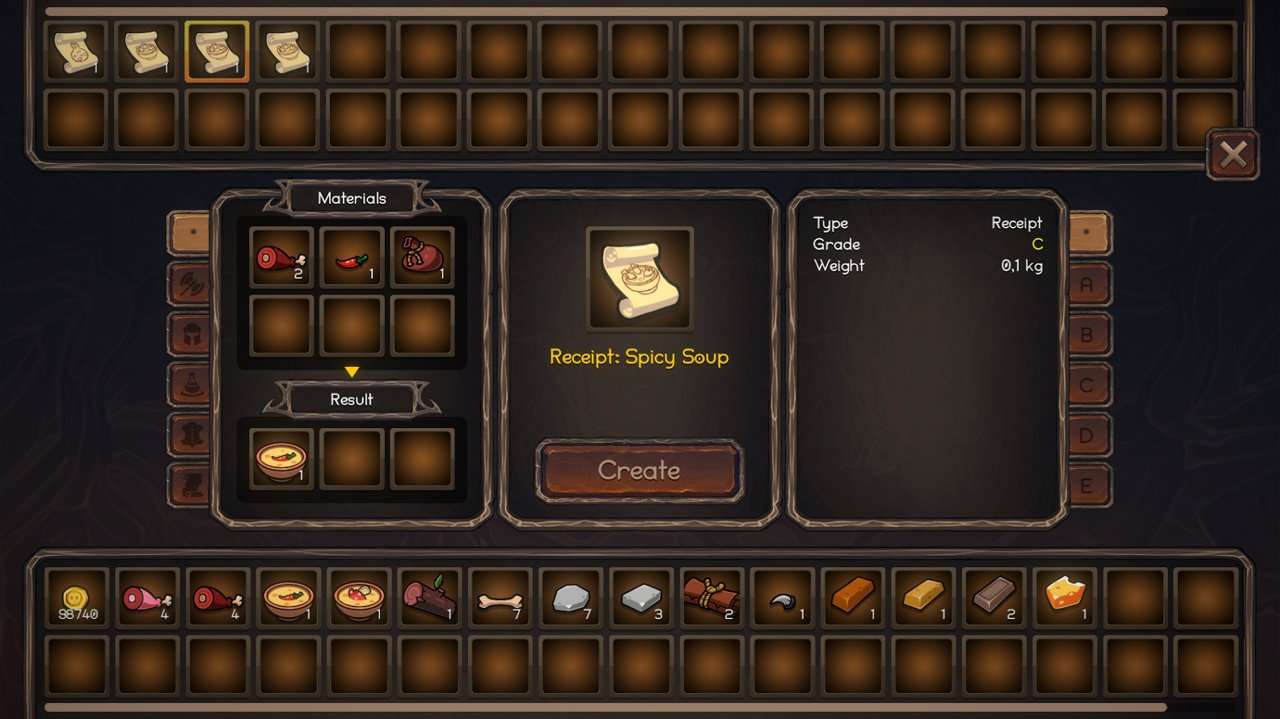Select the grade C filter tab
1280x719 pixels.
(1088, 385)
